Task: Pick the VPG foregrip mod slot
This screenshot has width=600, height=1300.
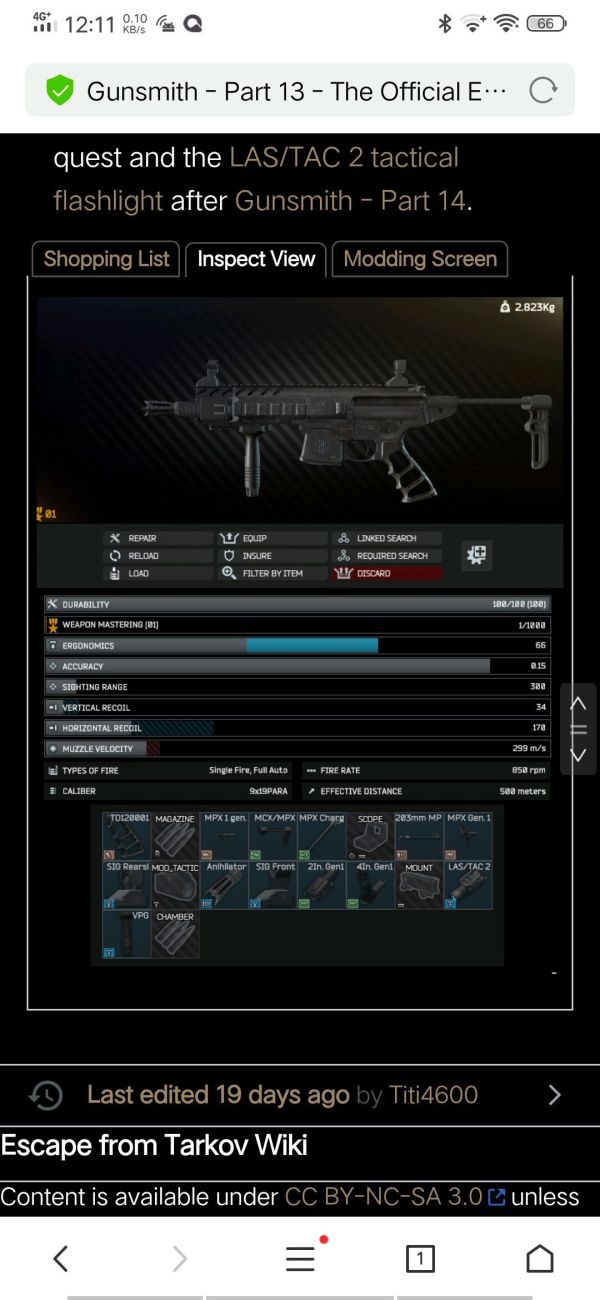Action: pyautogui.click(x=127, y=933)
